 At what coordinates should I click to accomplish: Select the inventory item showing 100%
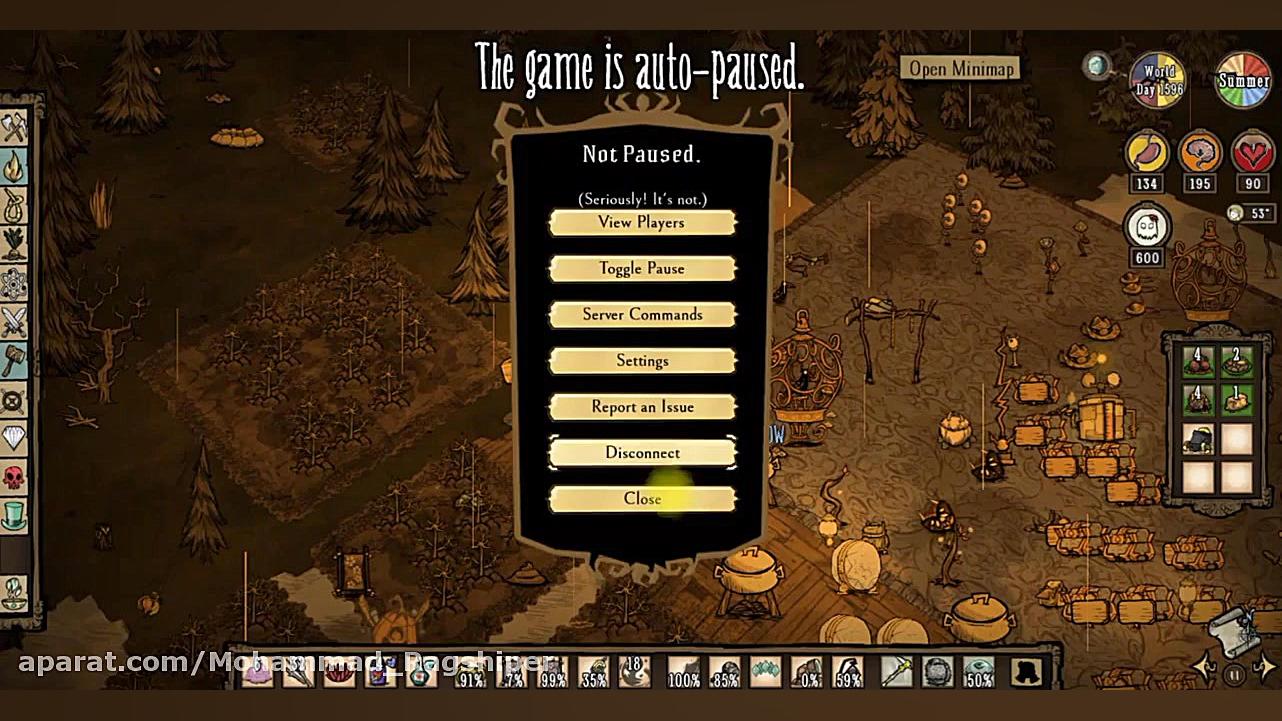(684, 673)
